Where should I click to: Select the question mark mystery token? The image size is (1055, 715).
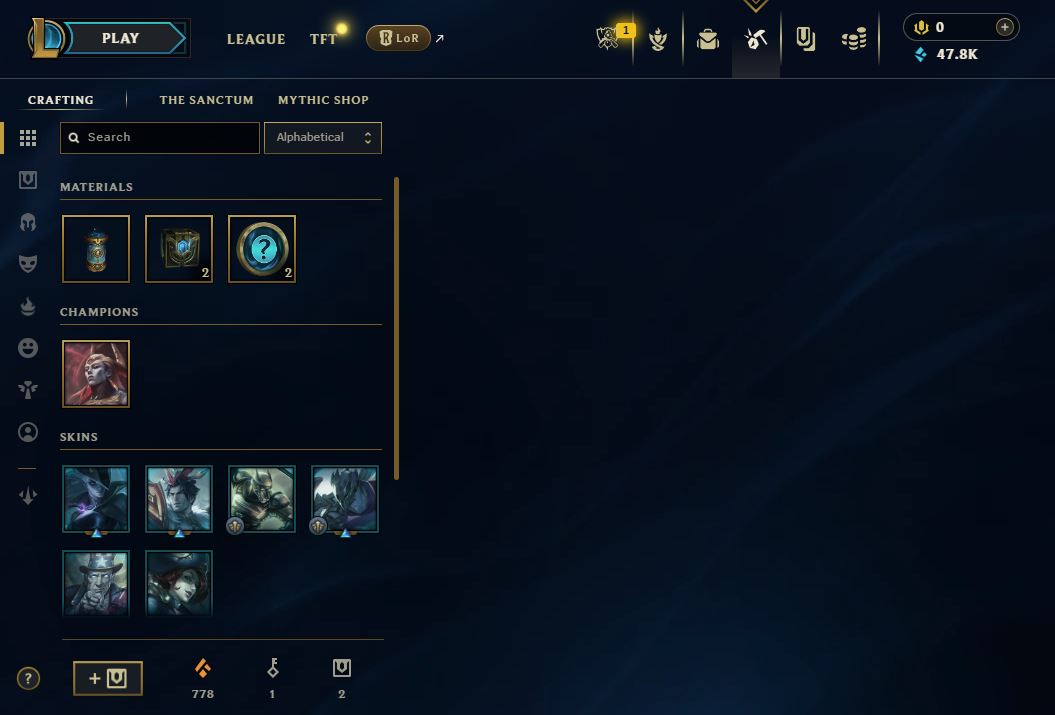pos(262,249)
